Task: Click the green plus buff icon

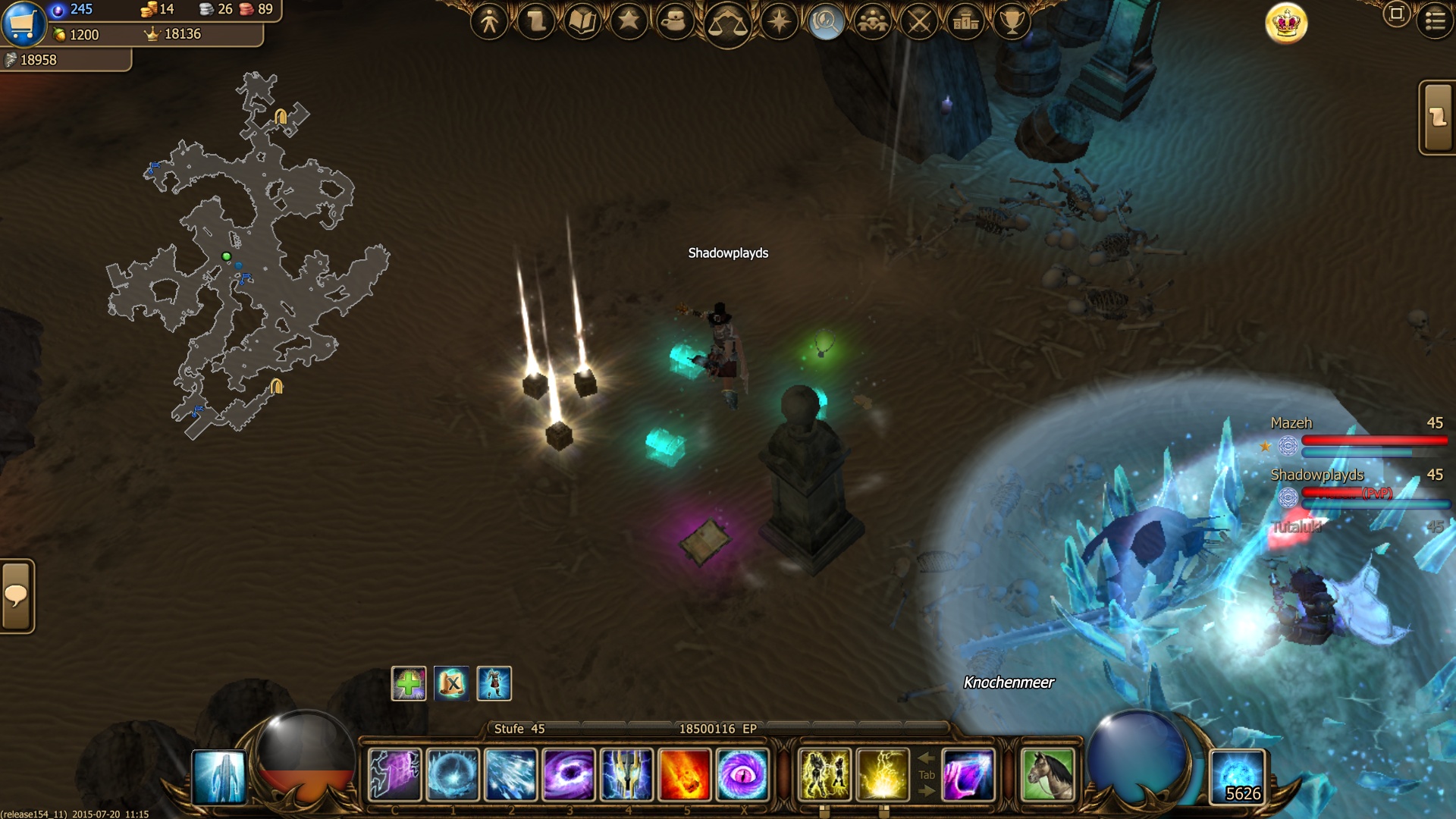Action: click(409, 683)
